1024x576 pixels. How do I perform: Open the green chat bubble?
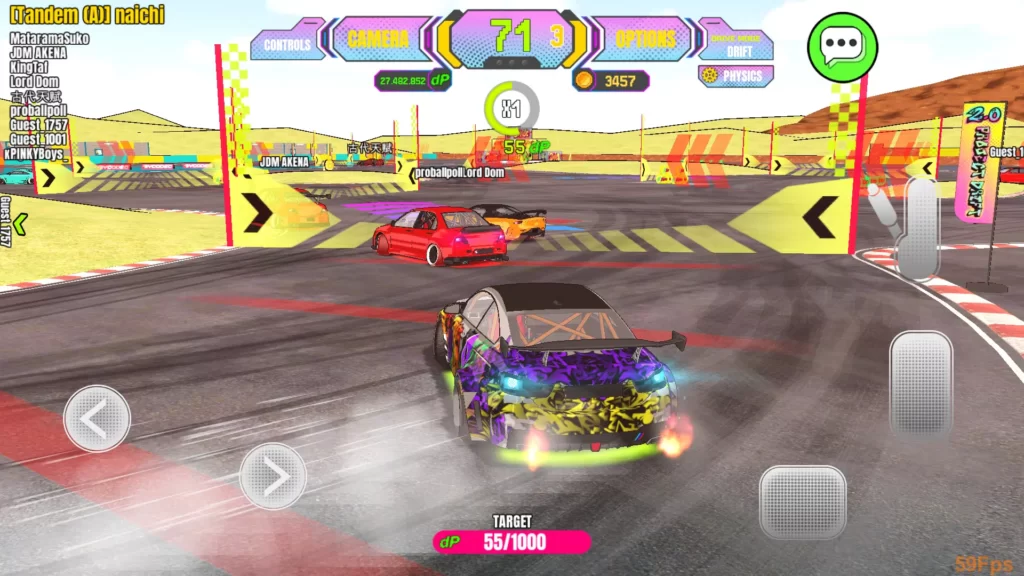(x=842, y=46)
